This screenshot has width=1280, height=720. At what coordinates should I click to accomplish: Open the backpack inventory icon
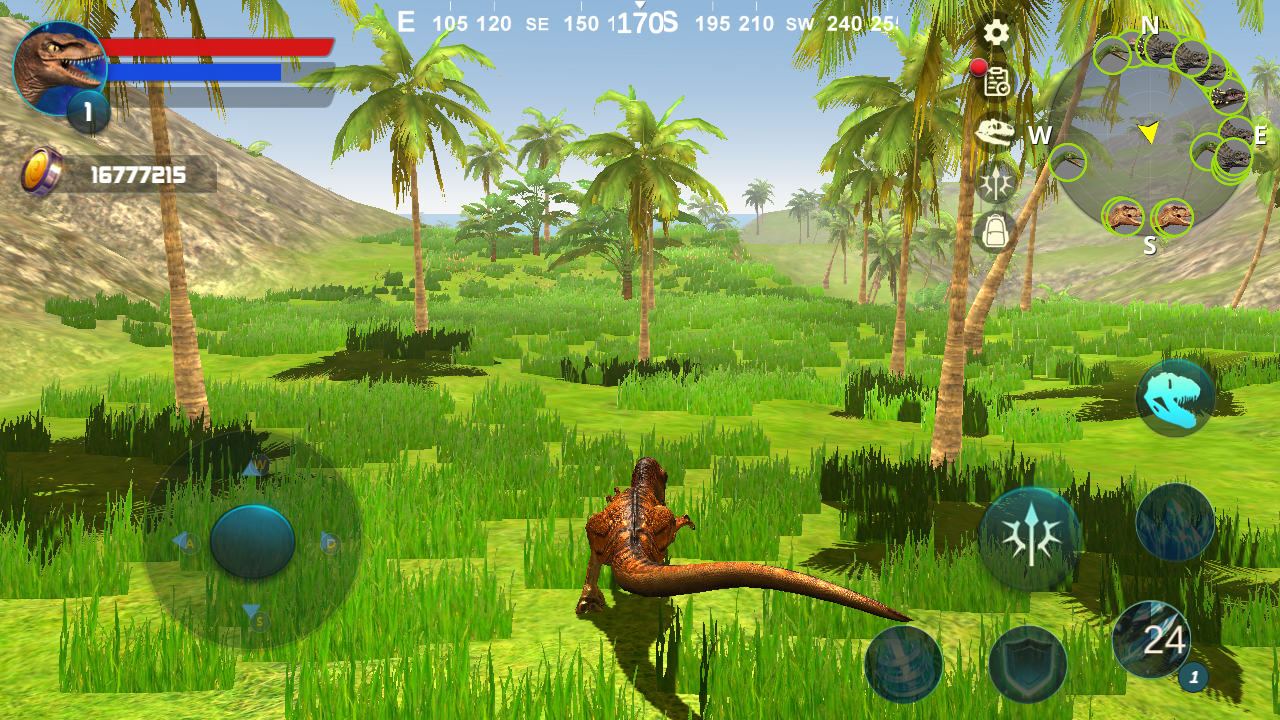pos(996,232)
